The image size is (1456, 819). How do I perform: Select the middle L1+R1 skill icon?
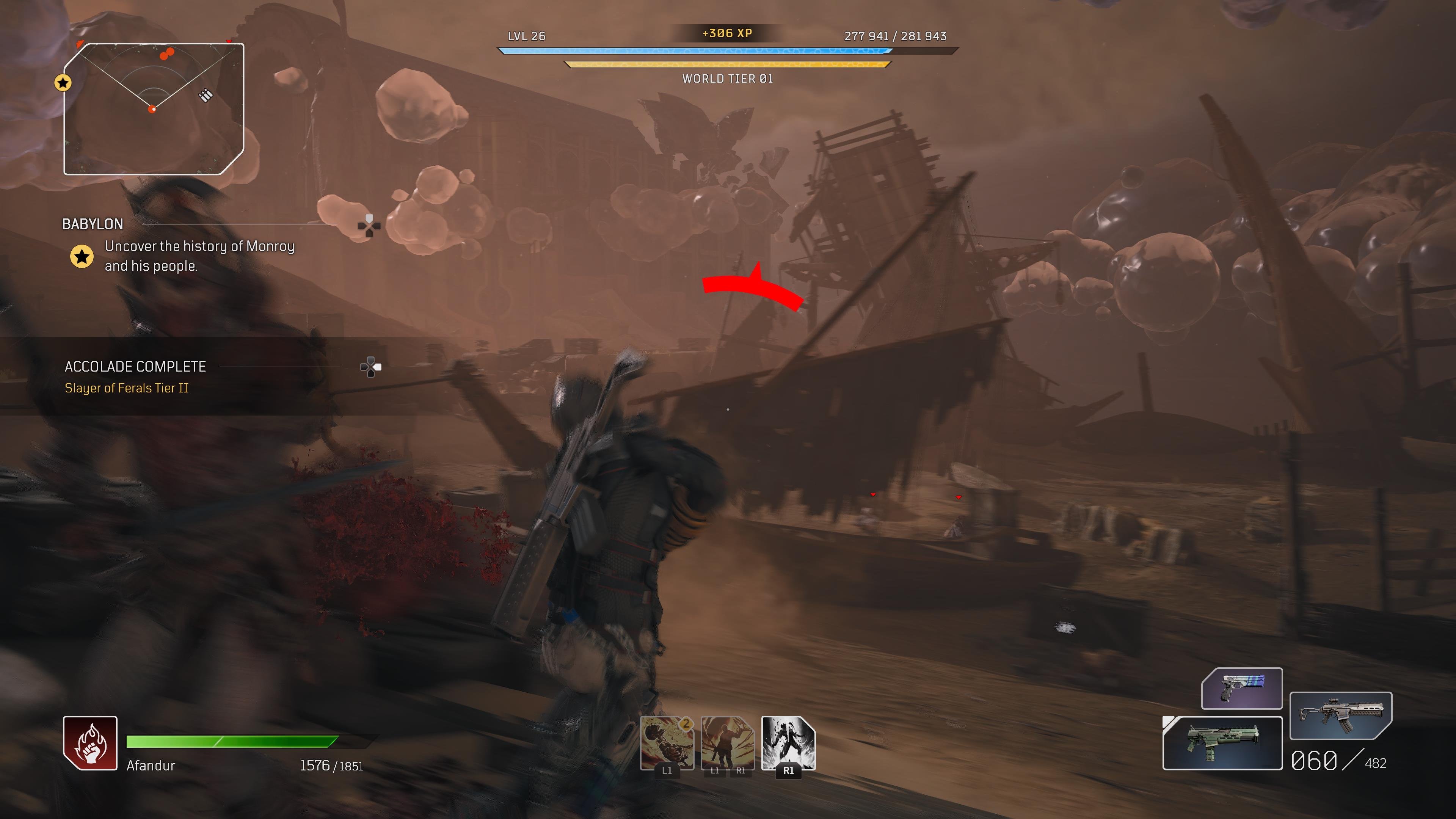coord(728,743)
